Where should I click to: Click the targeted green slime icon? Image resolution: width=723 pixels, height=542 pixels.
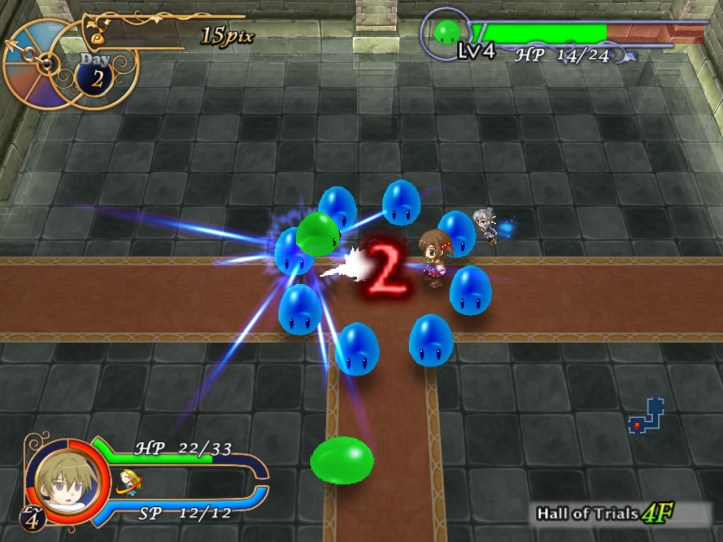[446, 33]
